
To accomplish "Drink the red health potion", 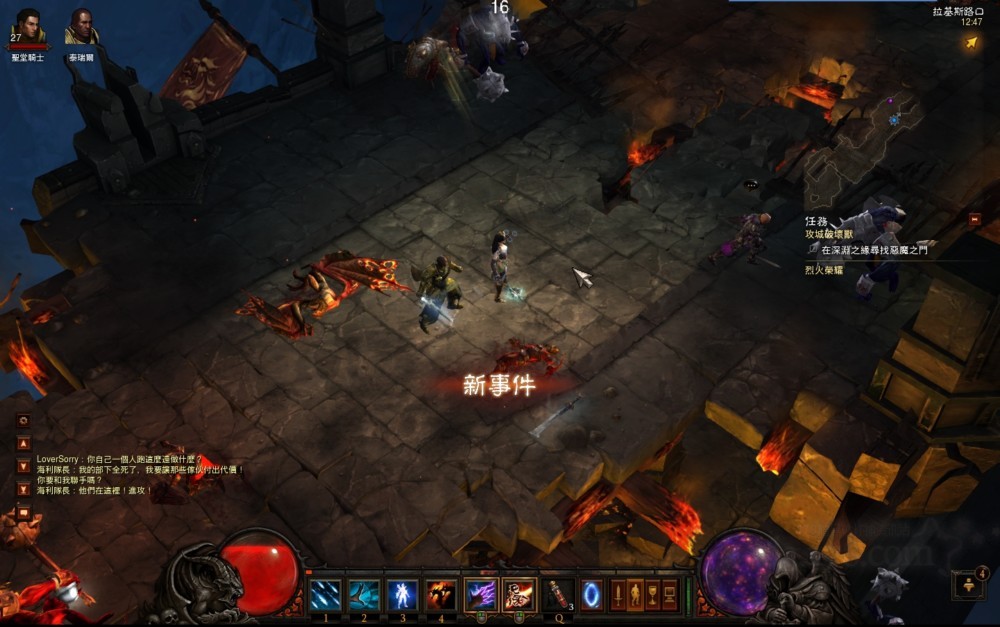I will click(557, 594).
